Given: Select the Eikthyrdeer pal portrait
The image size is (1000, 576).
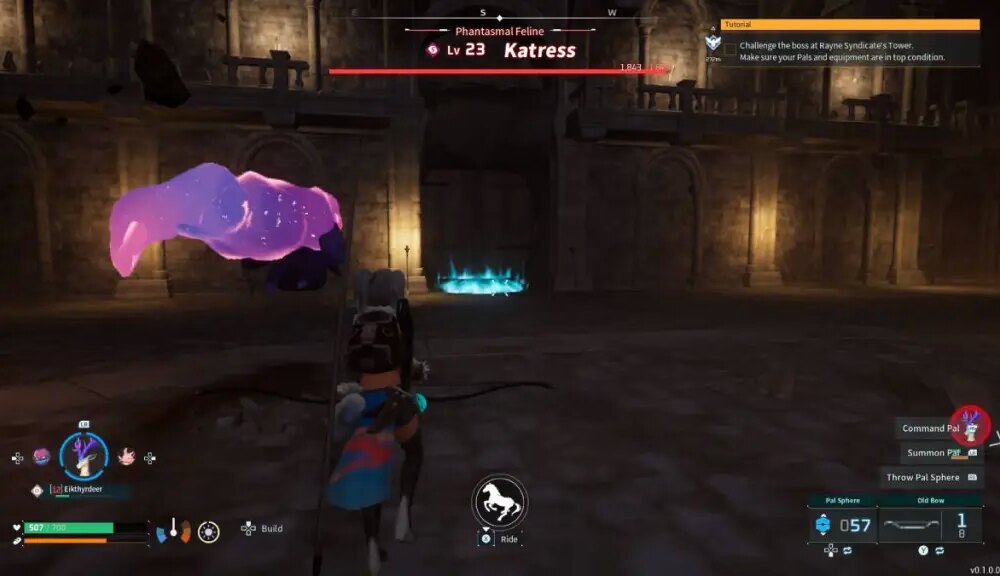Looking at the screenshot, I should coord(84,455).
